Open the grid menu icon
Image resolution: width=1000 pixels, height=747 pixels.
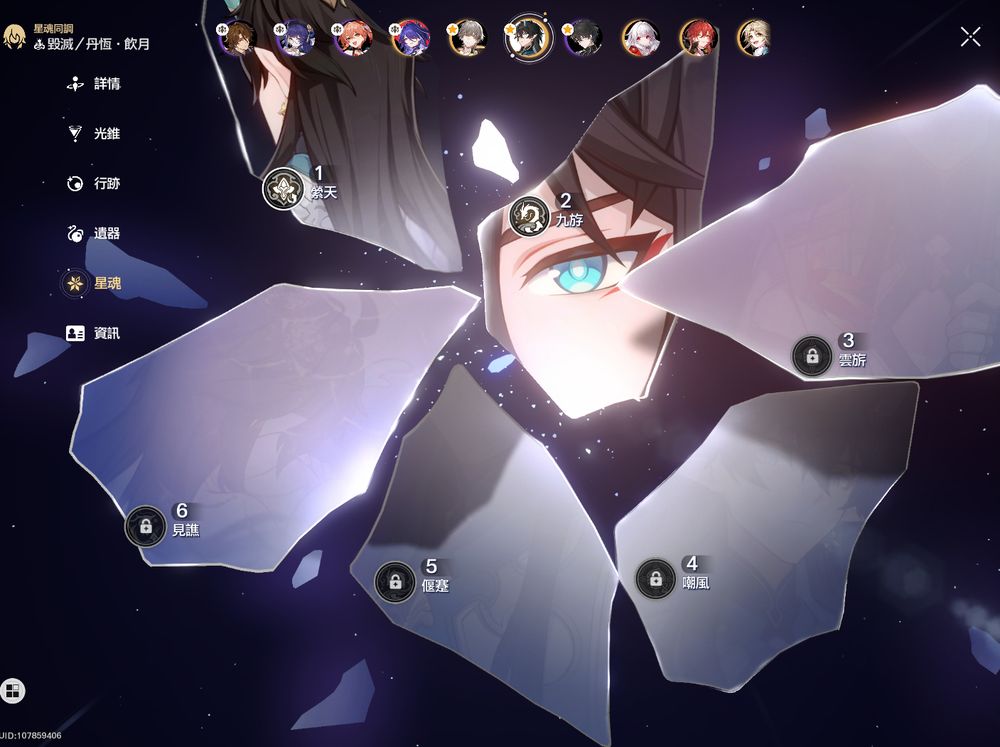pos(13,690)
